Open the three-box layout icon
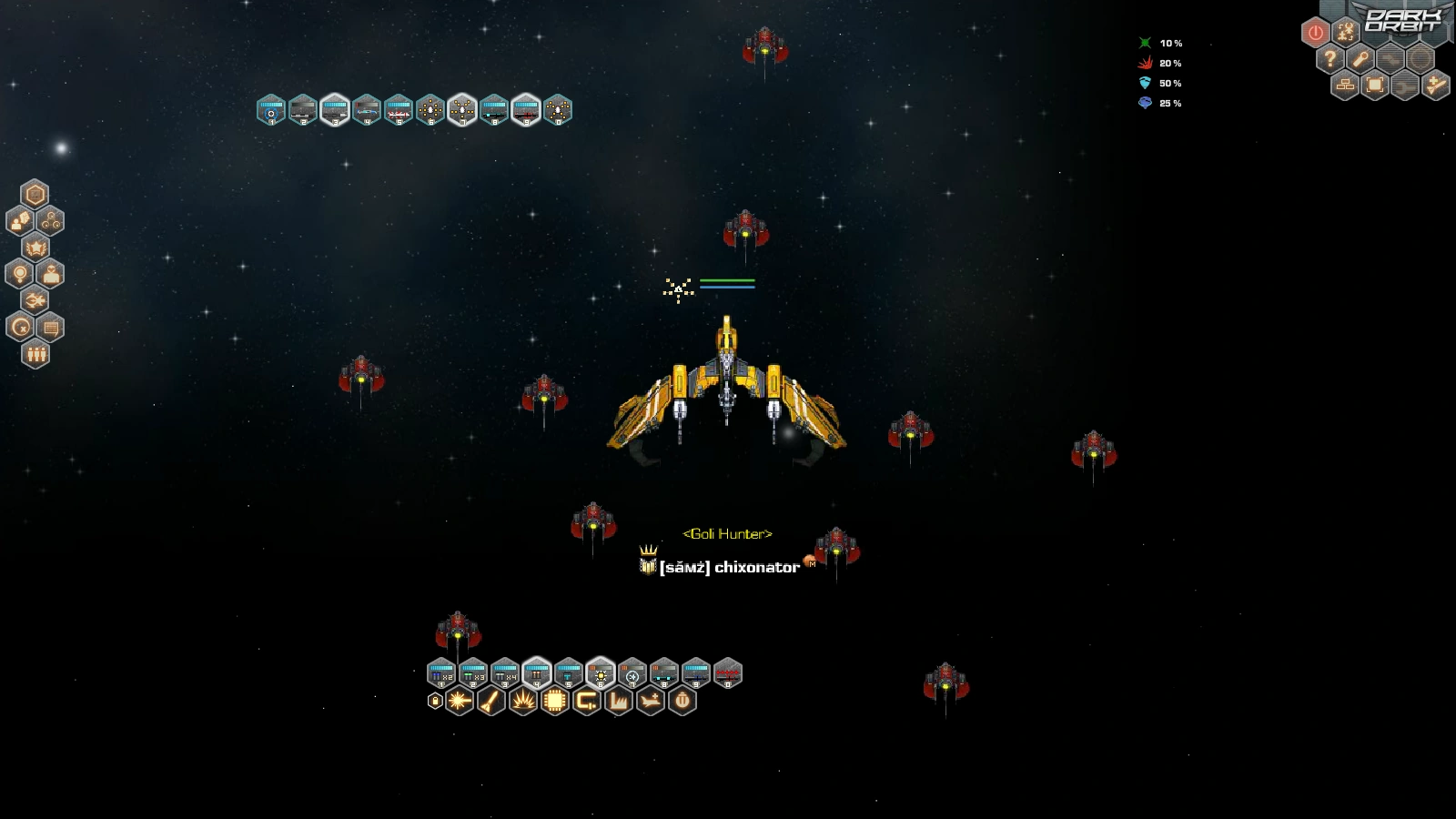 (1345, 86)
